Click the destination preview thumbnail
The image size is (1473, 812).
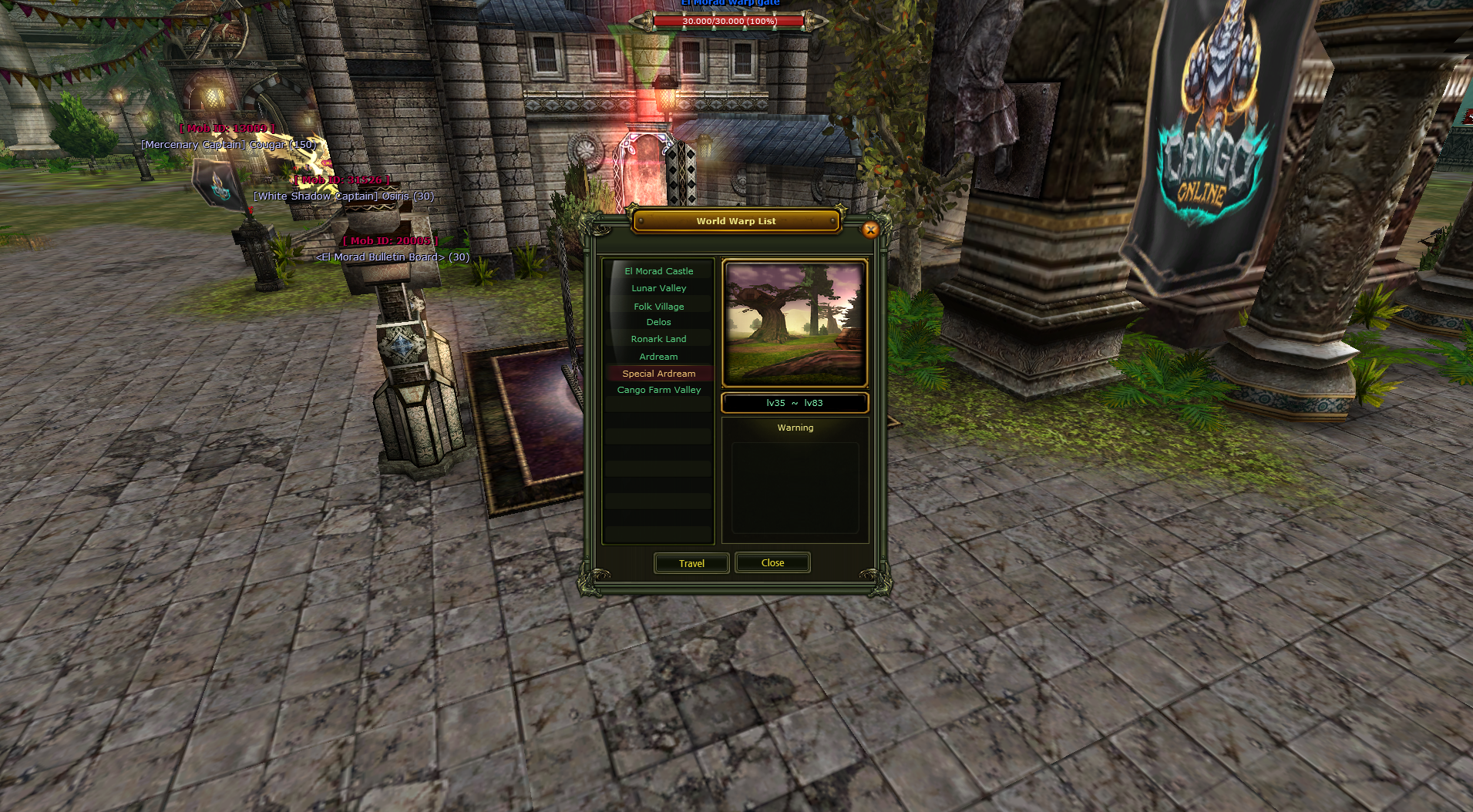pos(795,324)
